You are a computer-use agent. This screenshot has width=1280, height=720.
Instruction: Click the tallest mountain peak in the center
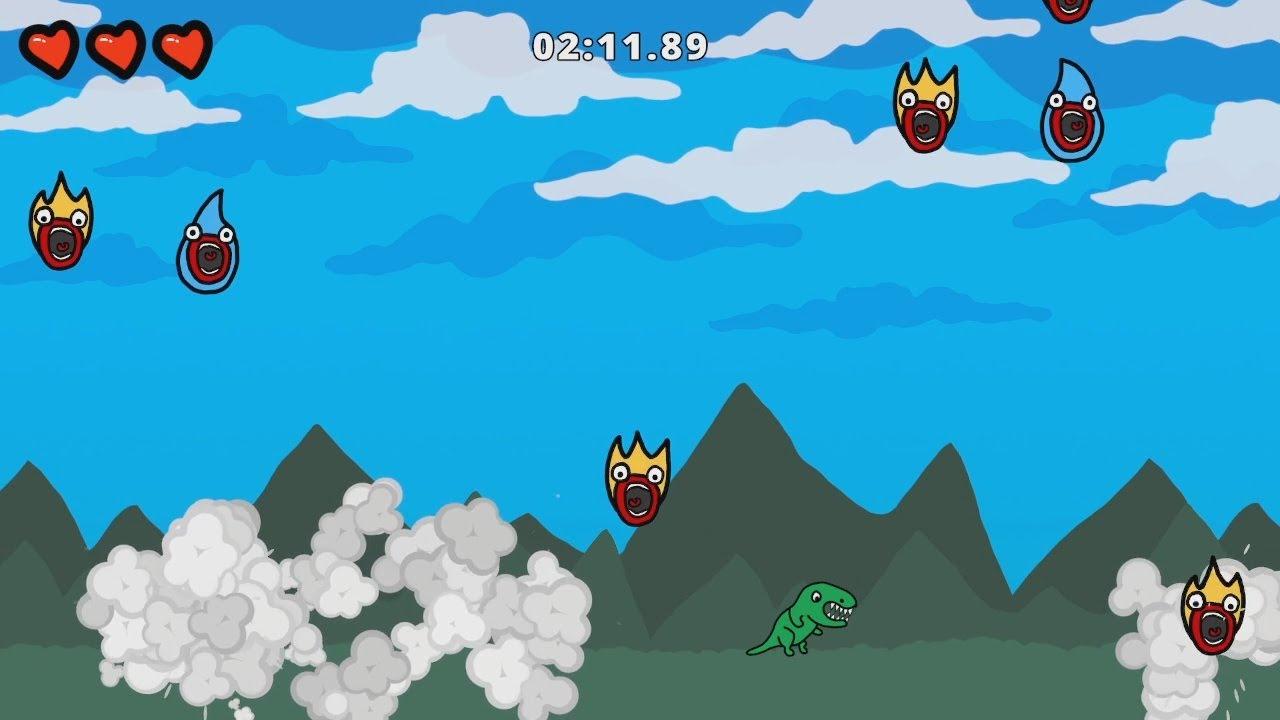740,400
